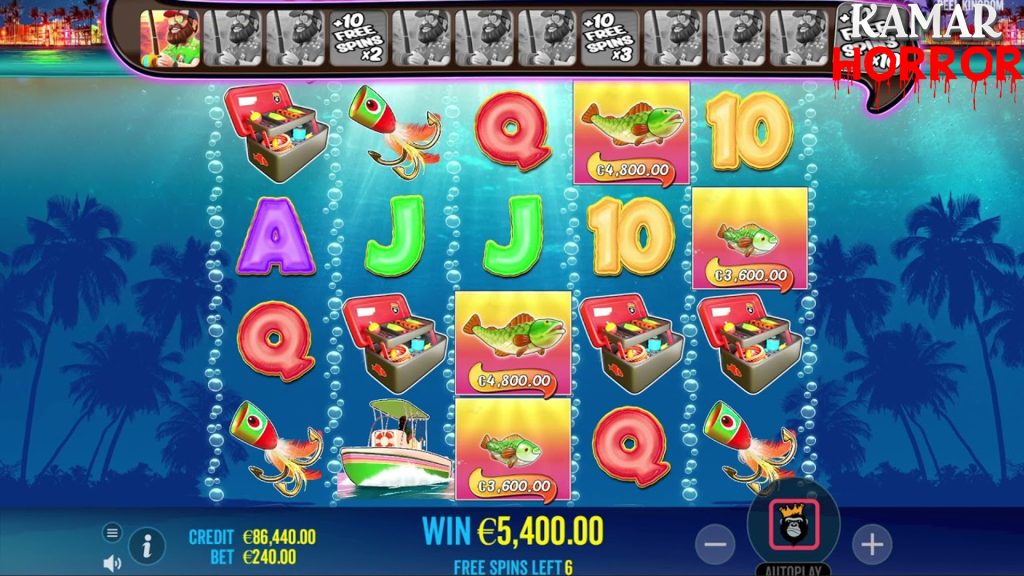The image size is (1024, 576).
Task: Open the game info button
Action: [x=147, y=546]
